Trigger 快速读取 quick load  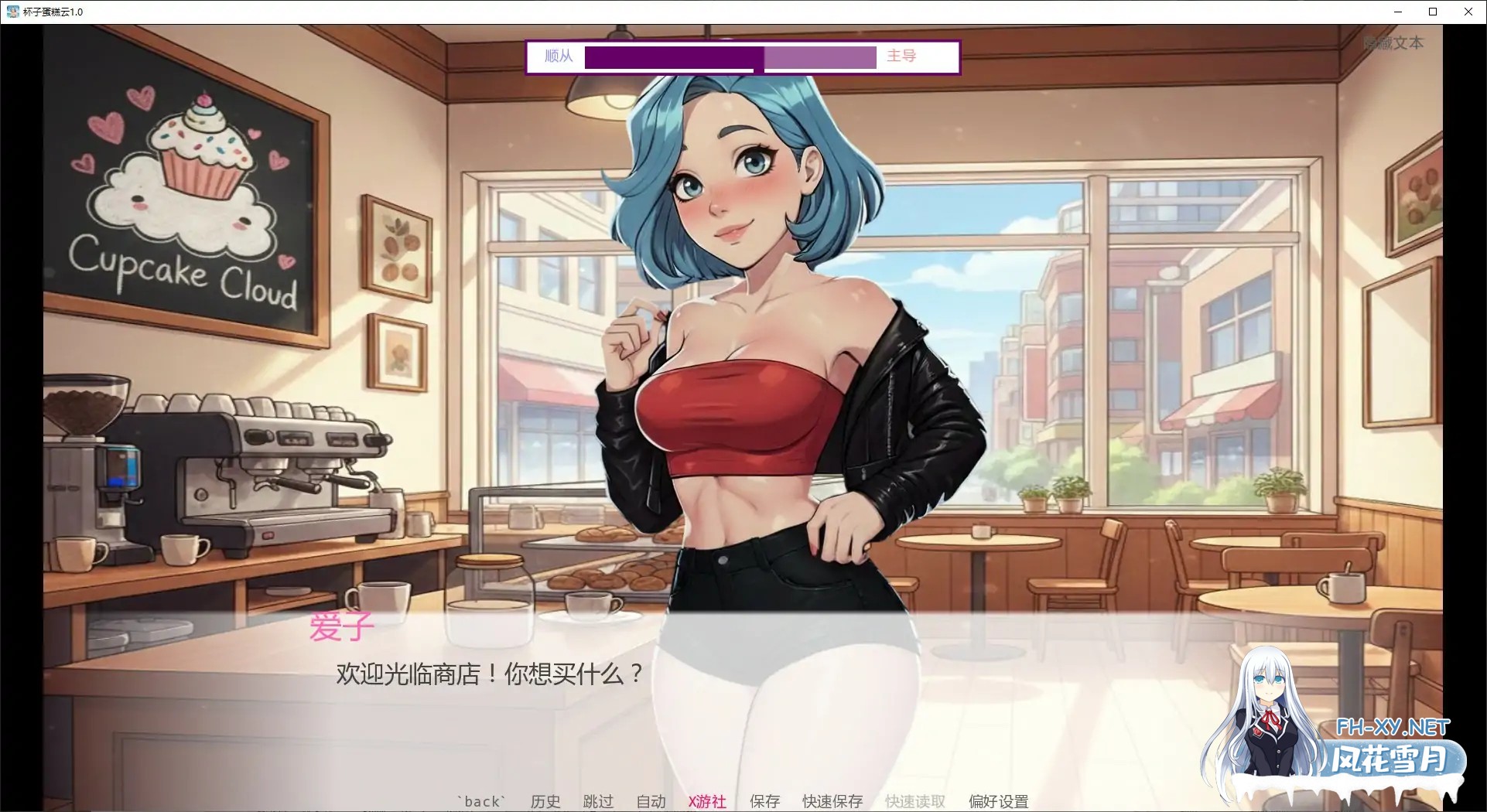(x=914, y=801)
